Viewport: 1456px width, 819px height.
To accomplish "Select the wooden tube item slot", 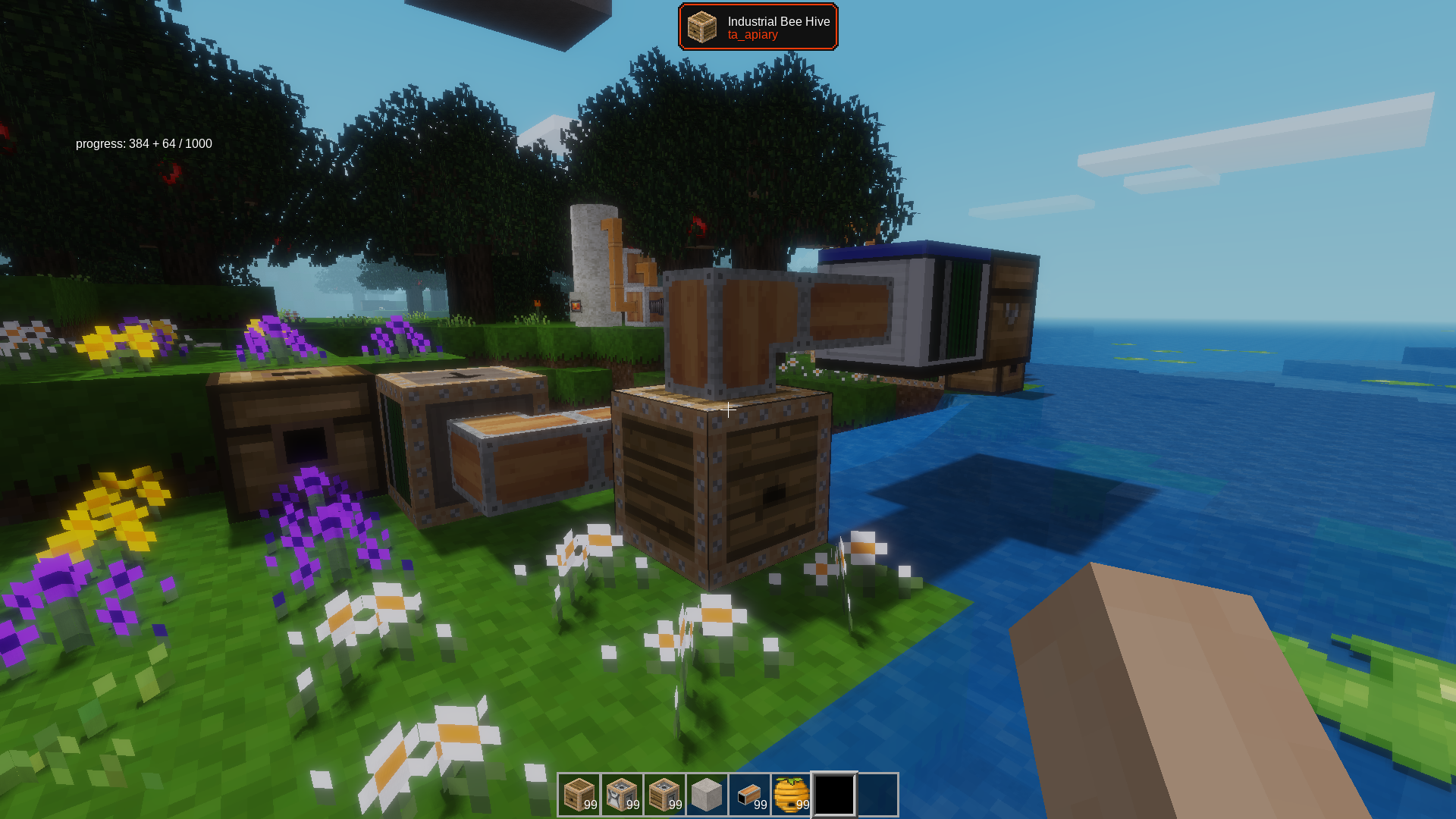I will coord(749,795).
